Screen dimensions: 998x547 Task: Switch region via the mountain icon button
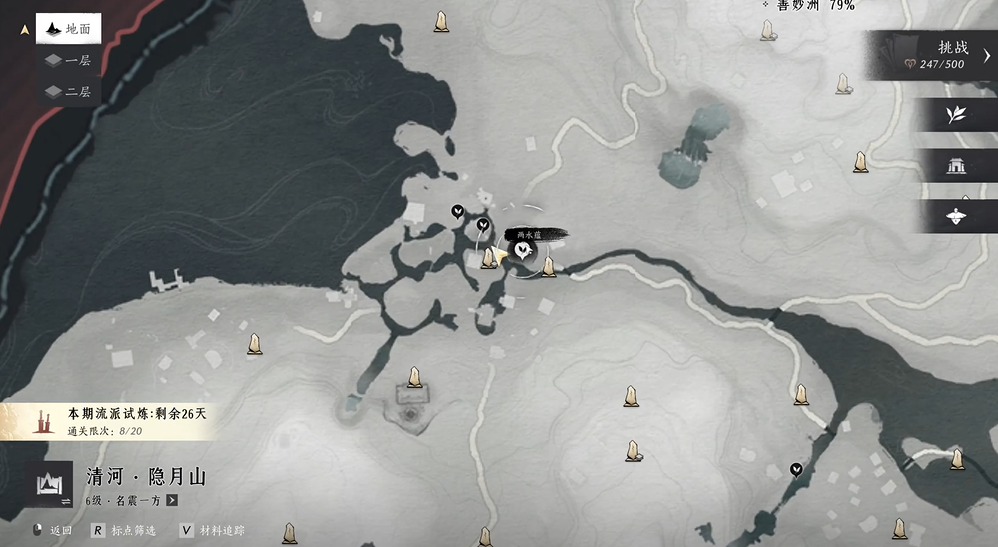tap(50, 485)
